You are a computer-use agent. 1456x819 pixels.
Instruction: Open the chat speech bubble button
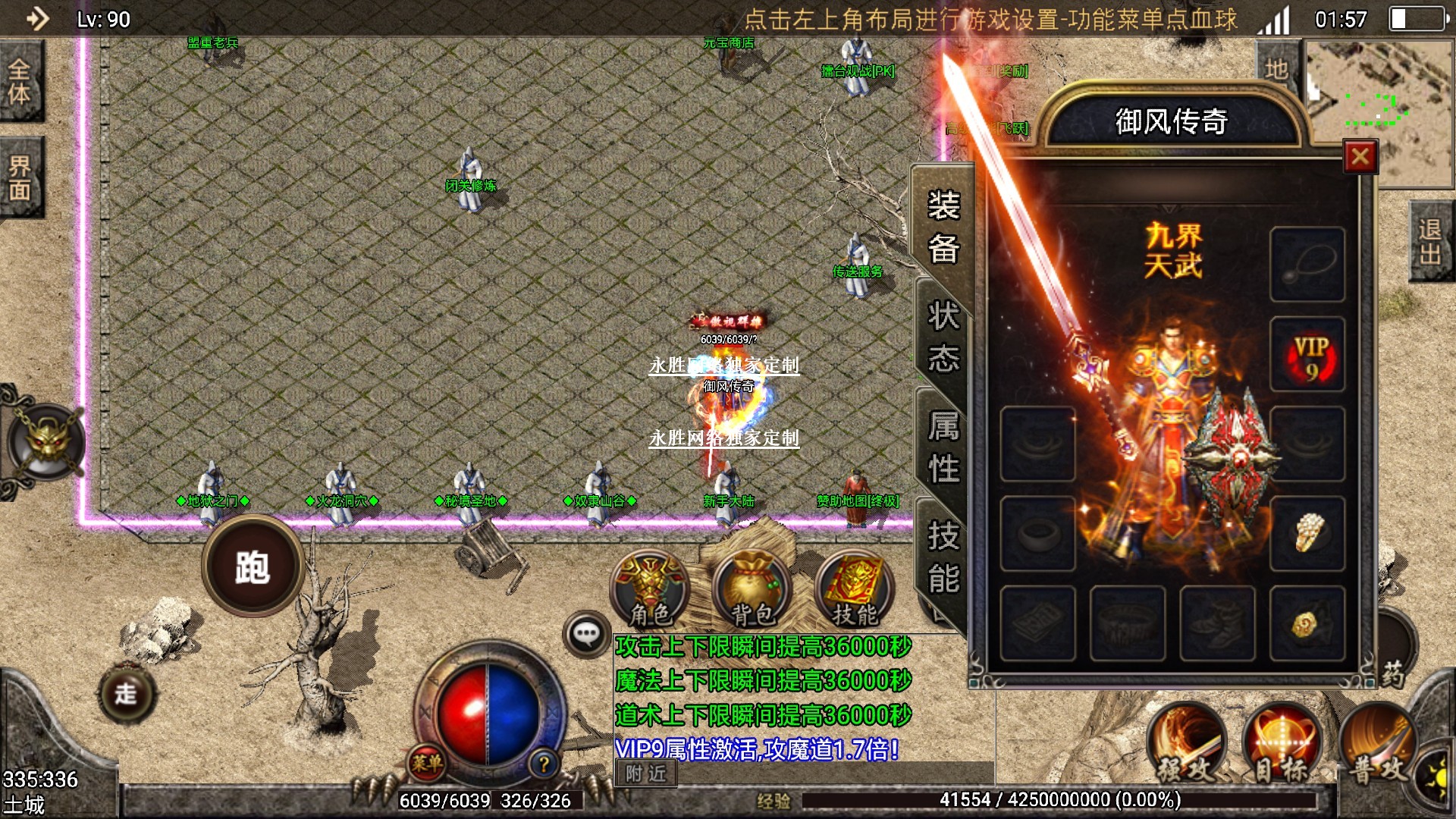(586, 634)
